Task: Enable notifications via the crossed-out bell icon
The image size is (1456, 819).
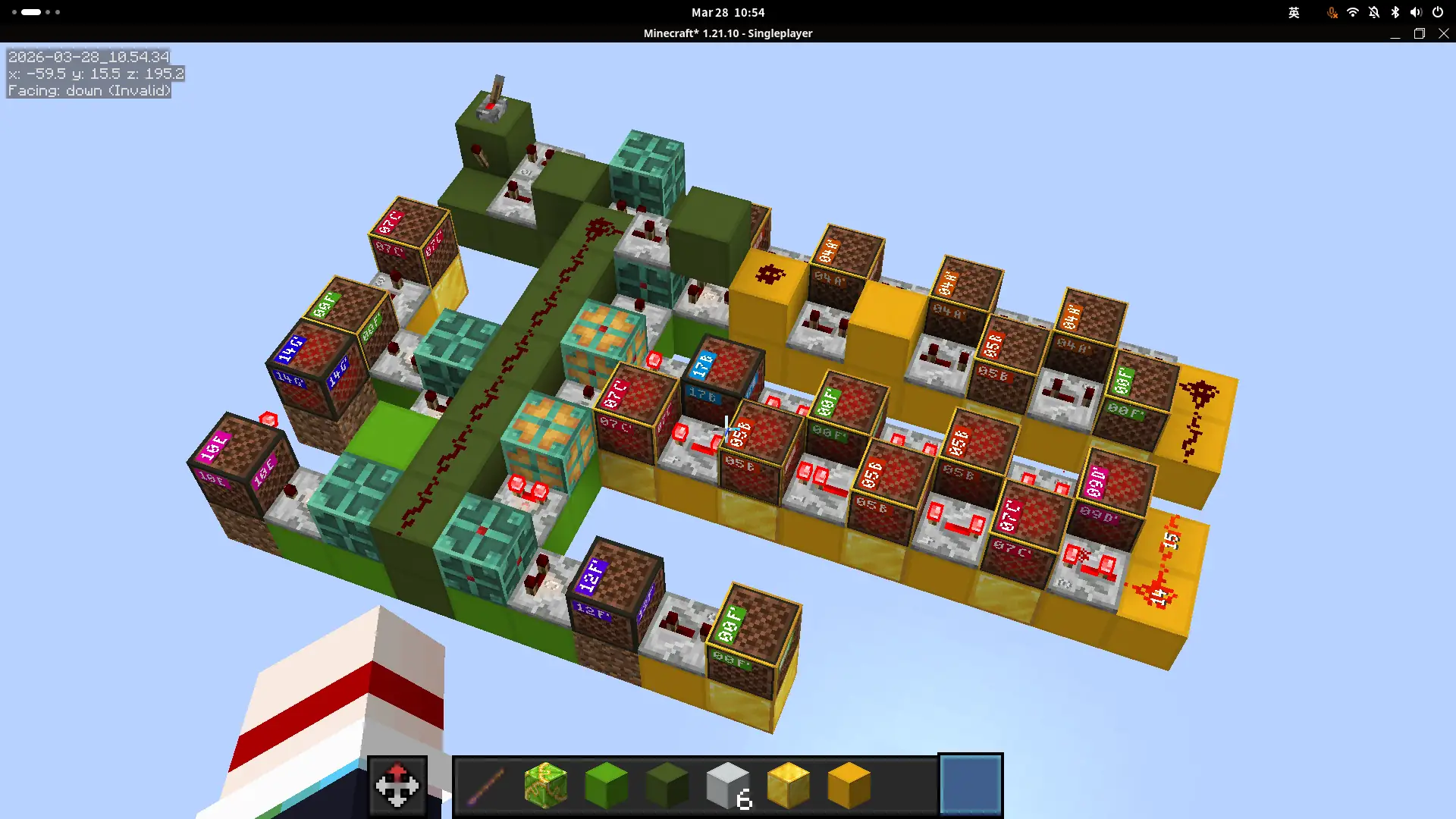Action: coord(1373,12)
